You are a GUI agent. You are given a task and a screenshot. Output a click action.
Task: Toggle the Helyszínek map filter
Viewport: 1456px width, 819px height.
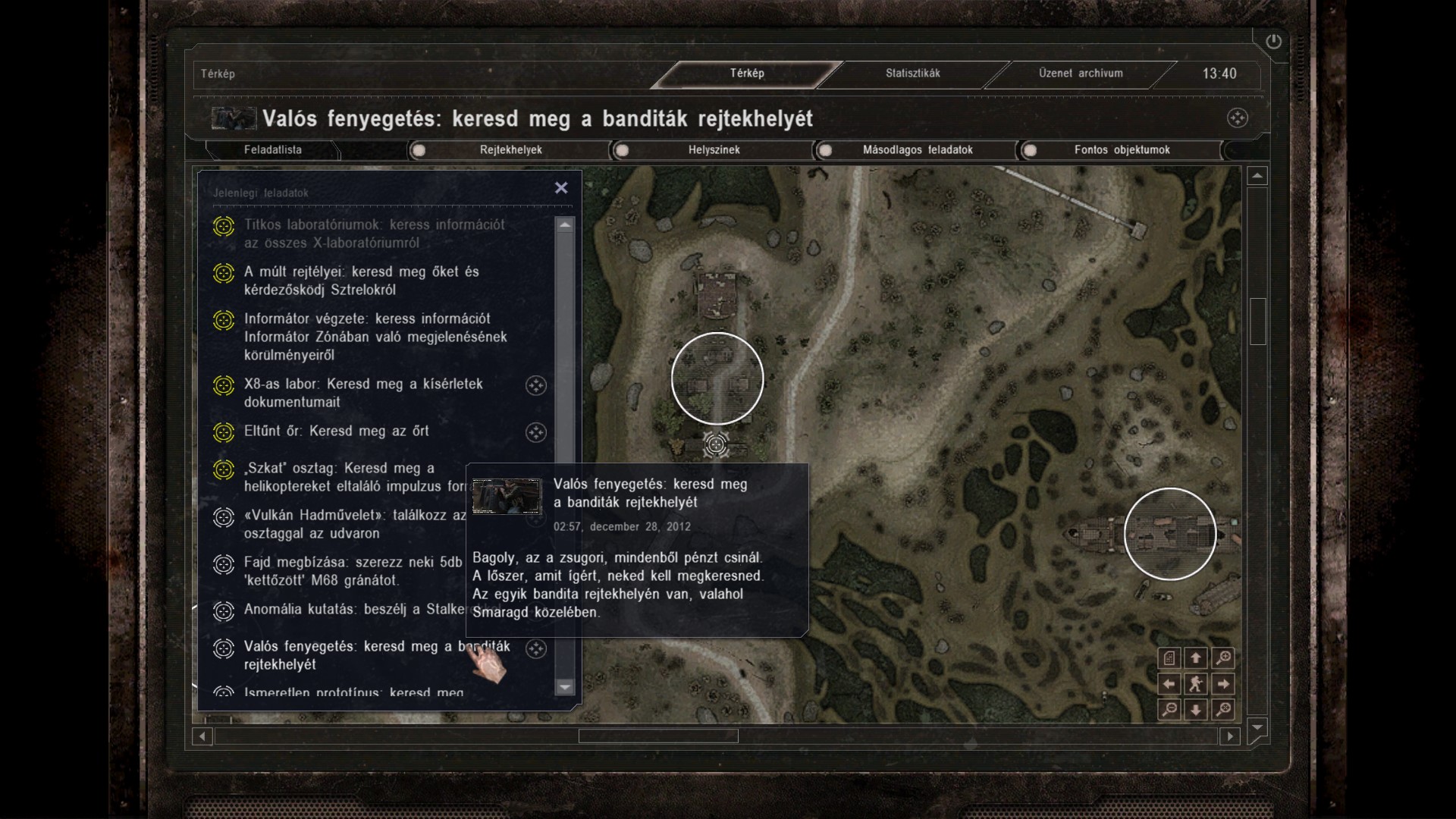coord(622,150)
